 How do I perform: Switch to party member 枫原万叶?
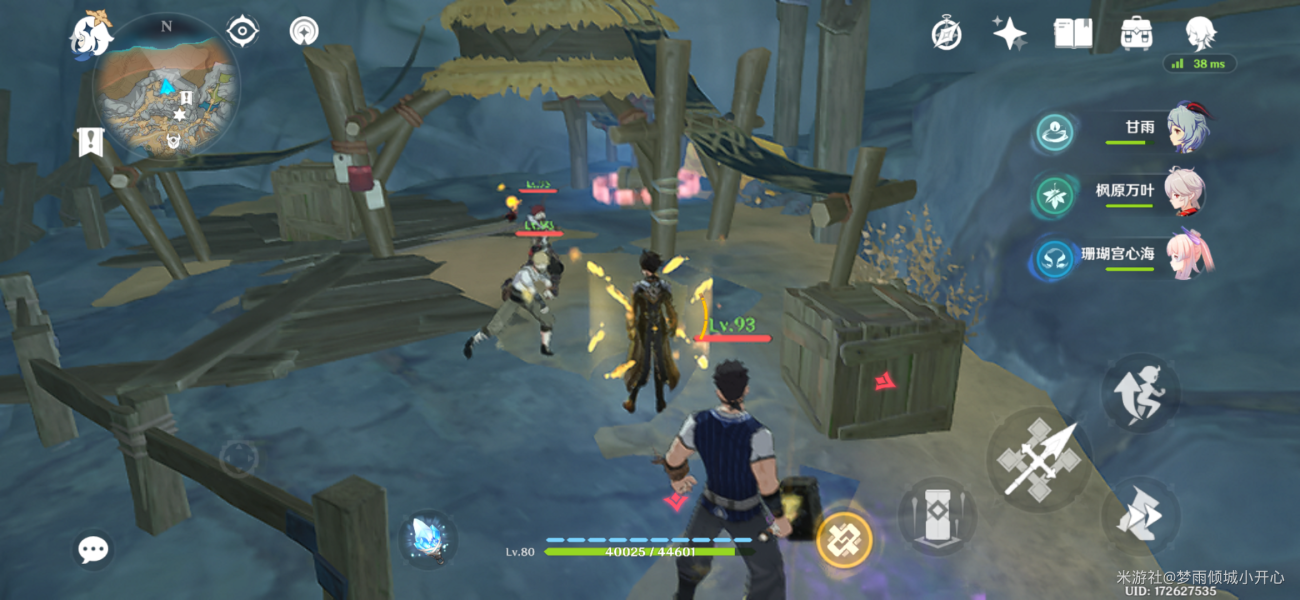pyautogui.click(x=1186, y=192)
